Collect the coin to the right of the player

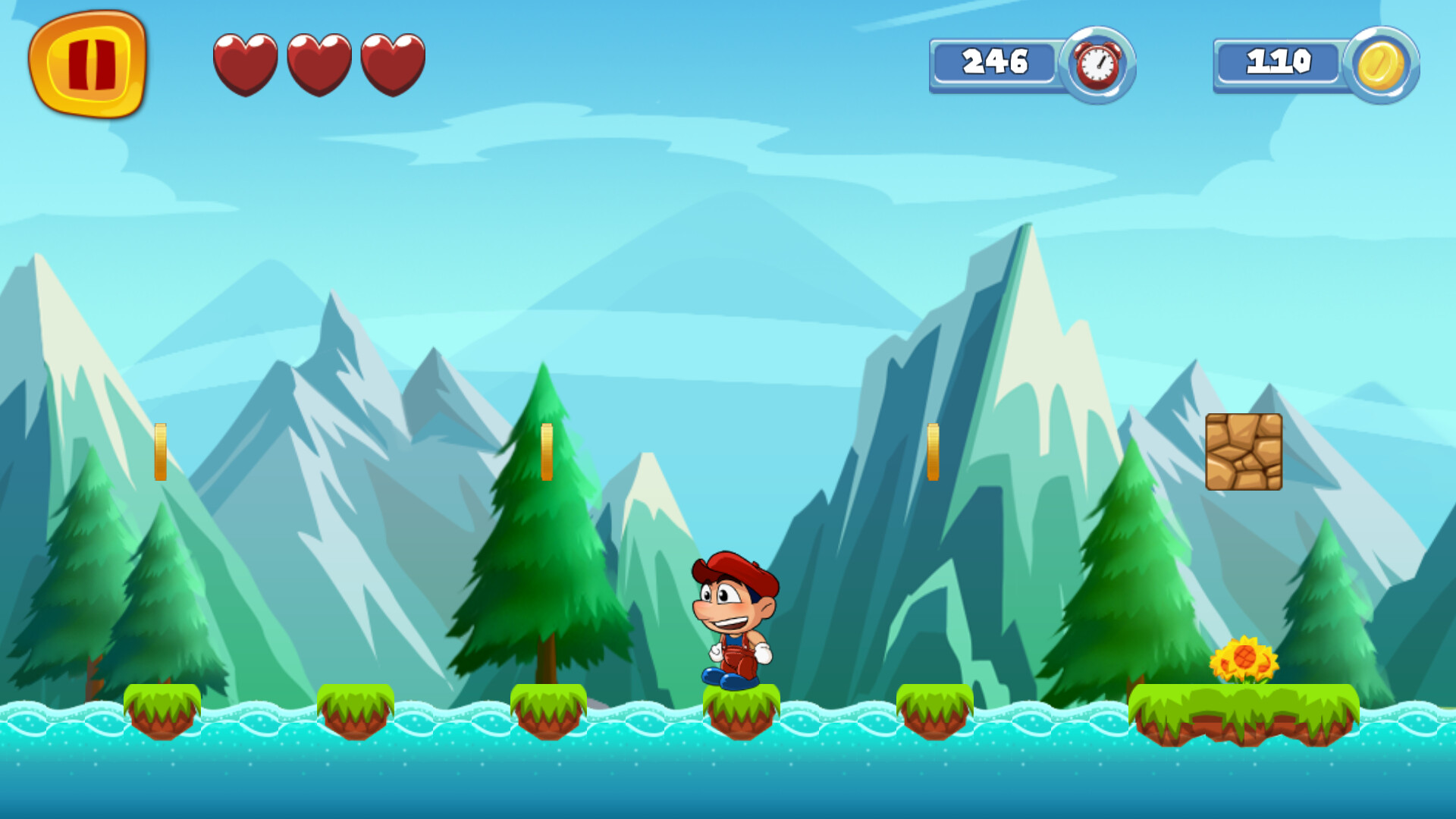[x=933, y=453]
